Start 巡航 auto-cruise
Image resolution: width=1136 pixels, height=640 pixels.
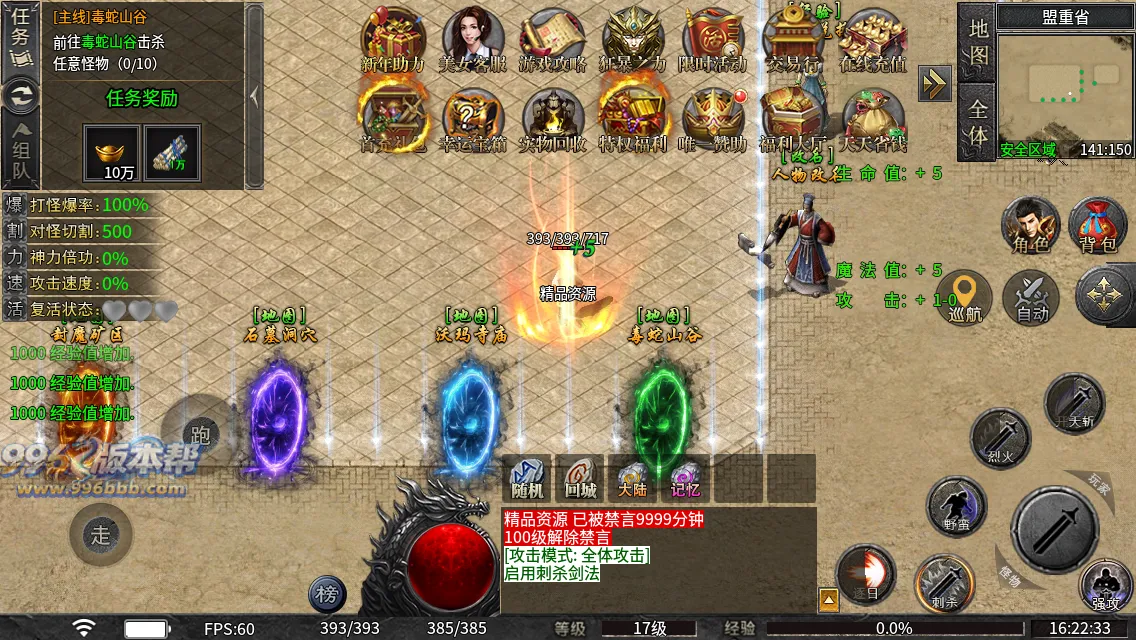(964, 298)
